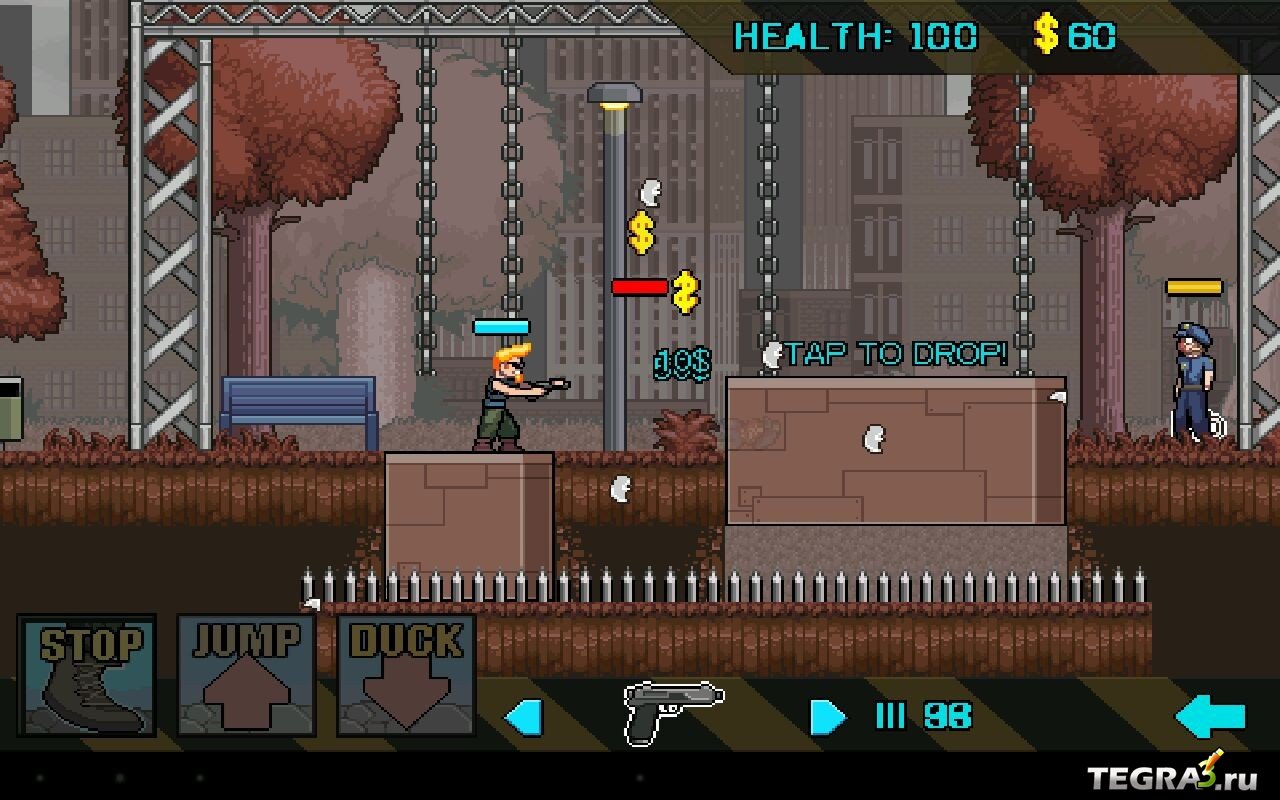Image resolution: width=1280 pixels, height=800 pixels.
Task: Hit the JUMP up-arrow button
Action: click(x=246, y=676)
